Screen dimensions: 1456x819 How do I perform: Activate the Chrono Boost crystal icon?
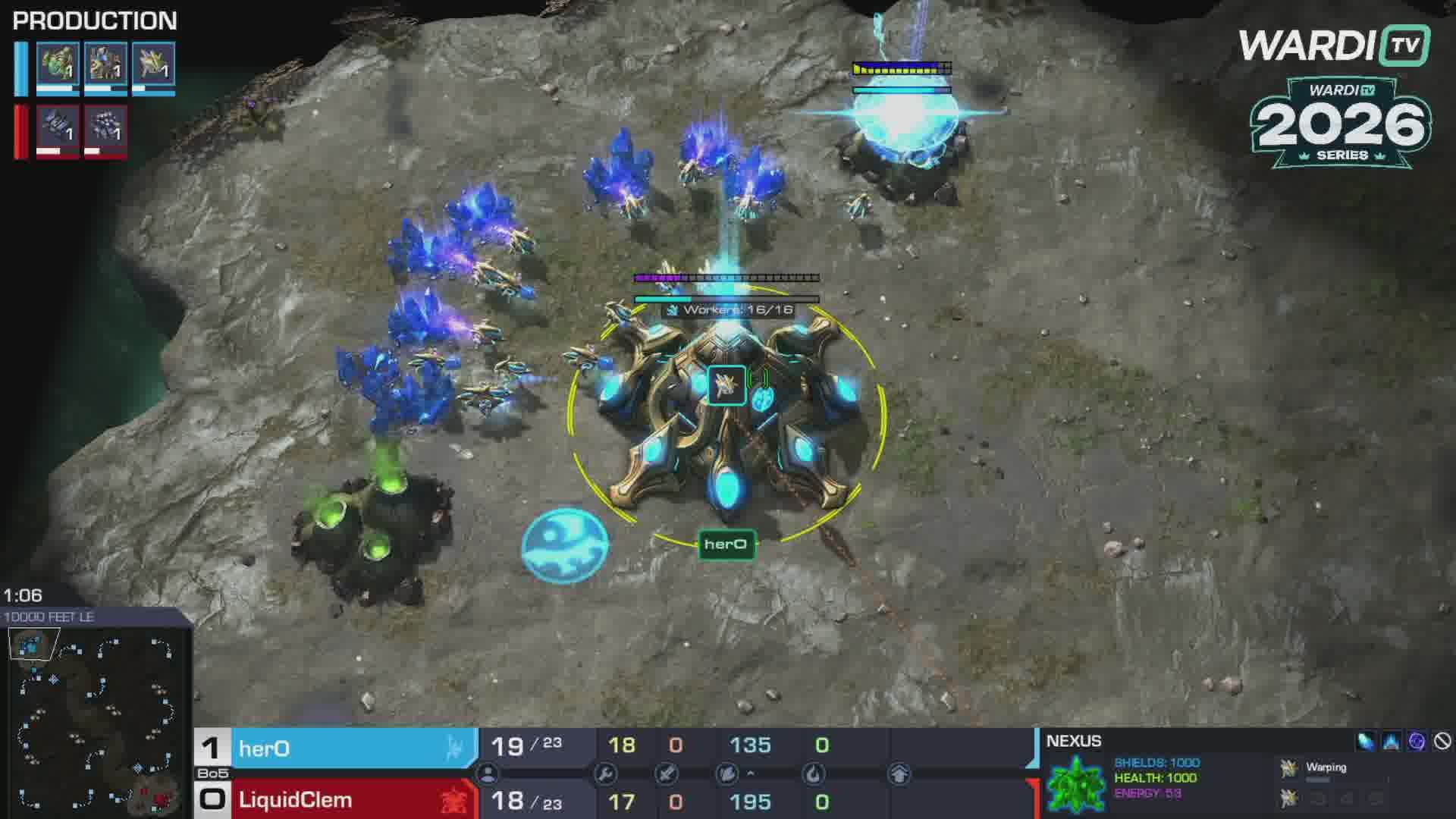1366,742
